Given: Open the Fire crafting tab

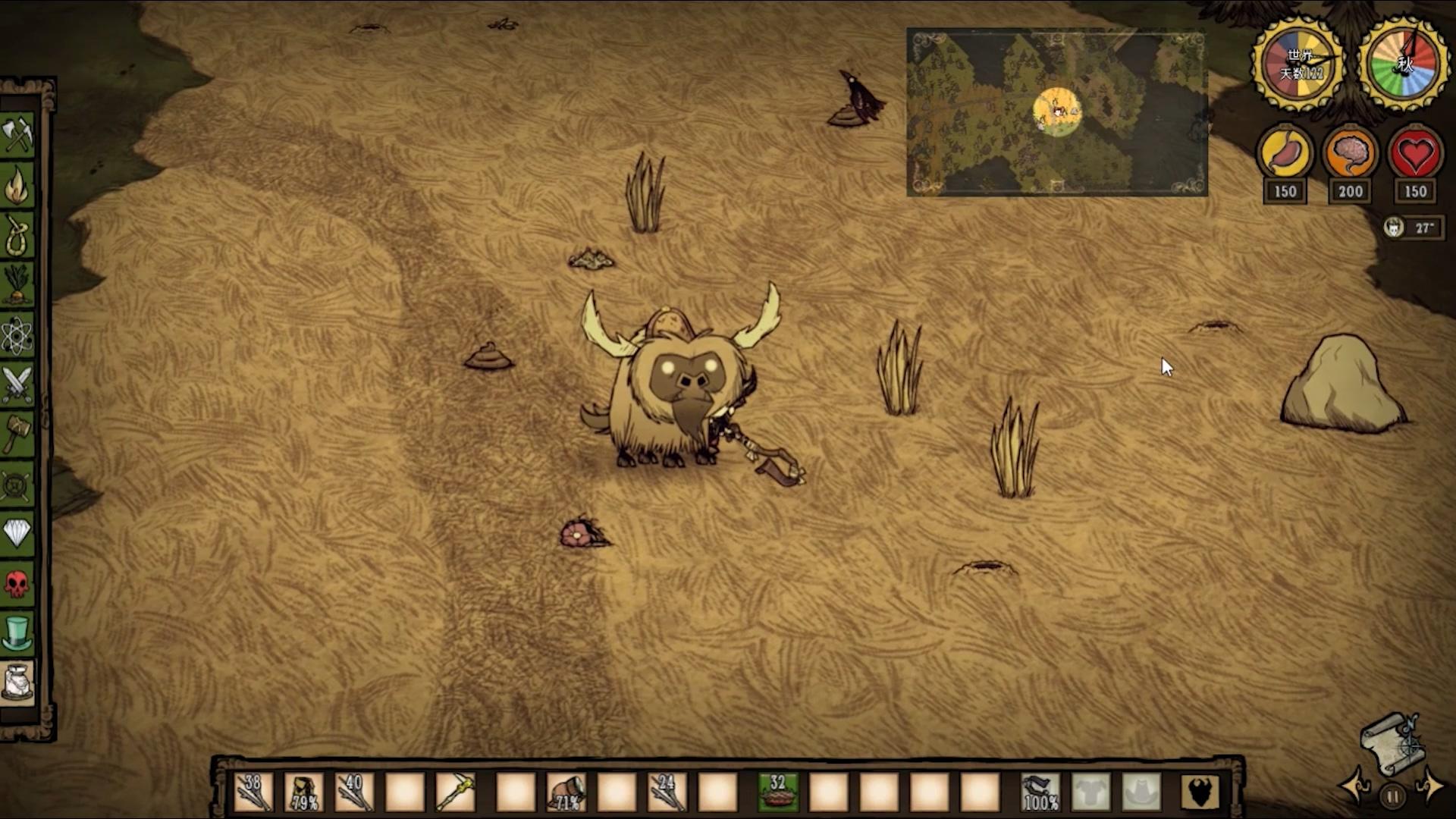Looking at the screenshot, I should [17, 186].
